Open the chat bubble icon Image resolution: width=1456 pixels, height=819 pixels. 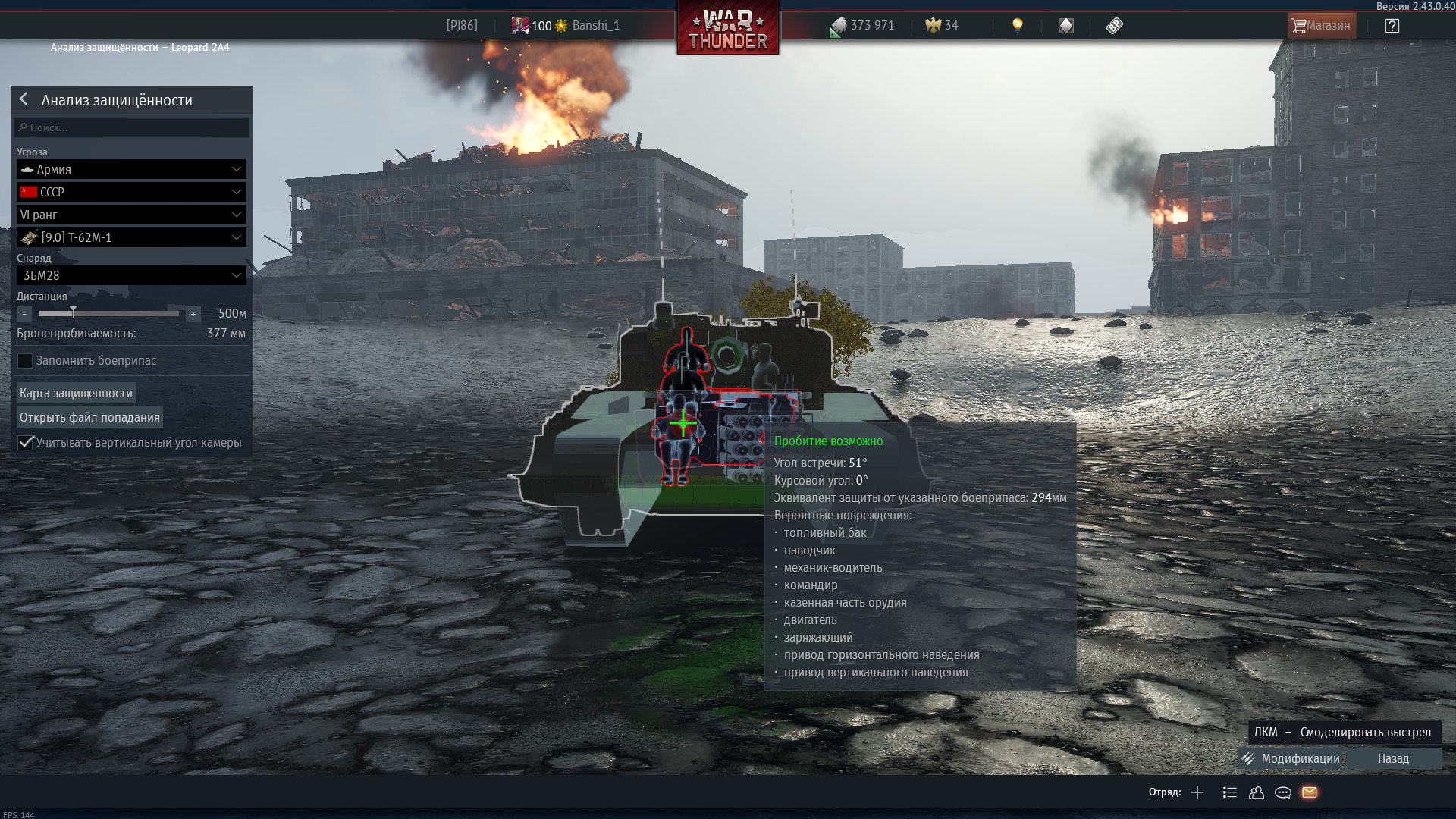[1284, 792]
